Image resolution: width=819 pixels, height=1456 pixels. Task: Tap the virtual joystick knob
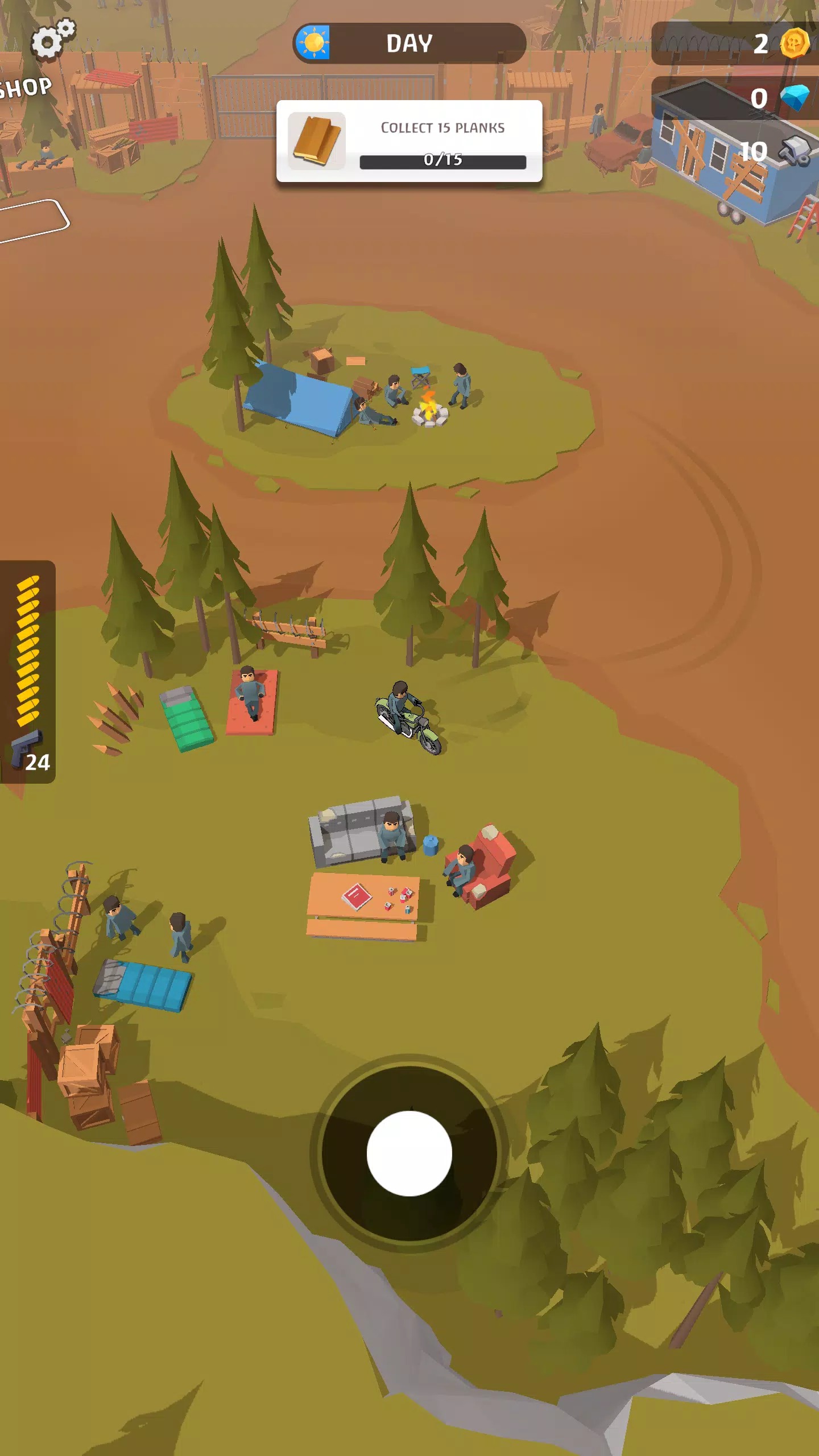[409, 1153]
